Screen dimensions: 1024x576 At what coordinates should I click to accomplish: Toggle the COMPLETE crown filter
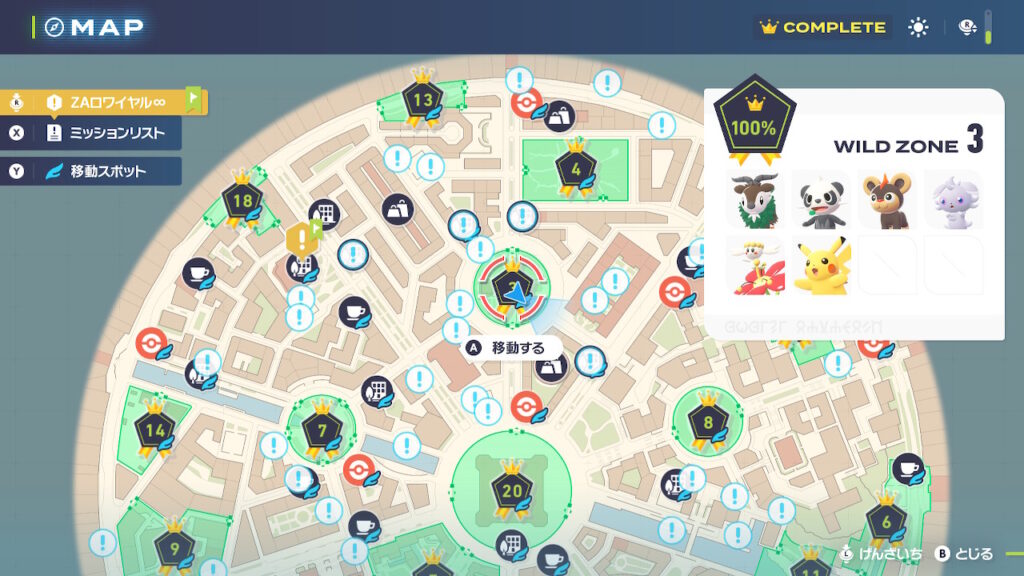click(823, 27)
